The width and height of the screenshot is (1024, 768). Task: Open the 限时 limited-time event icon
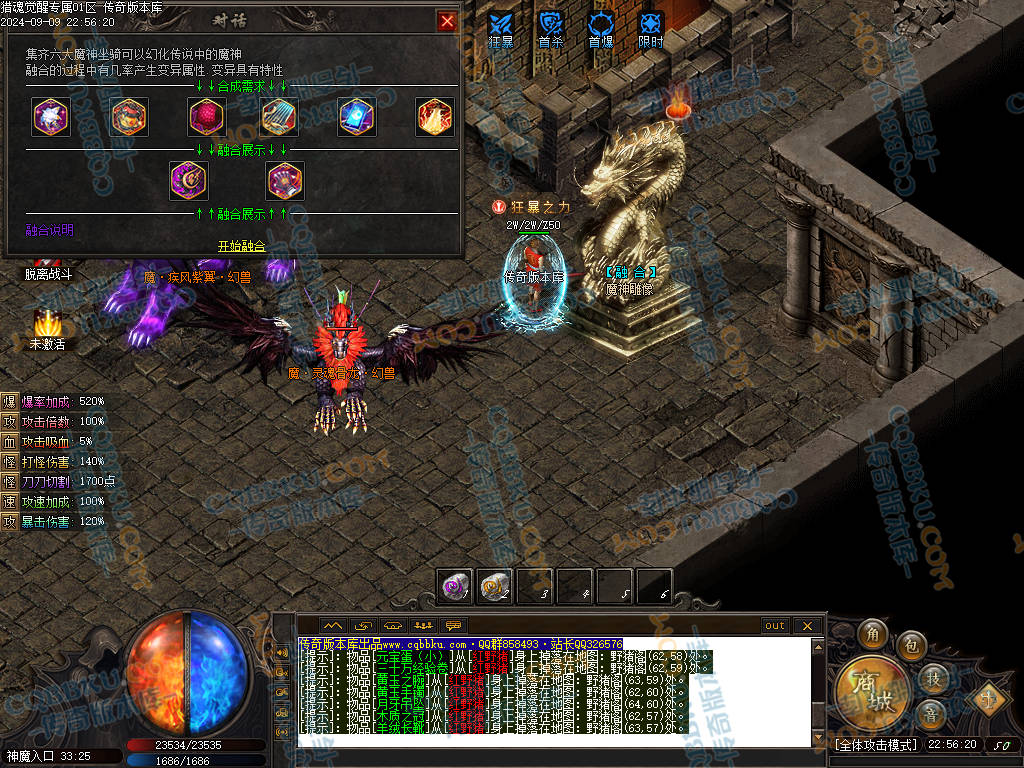(x=651, y=27)
